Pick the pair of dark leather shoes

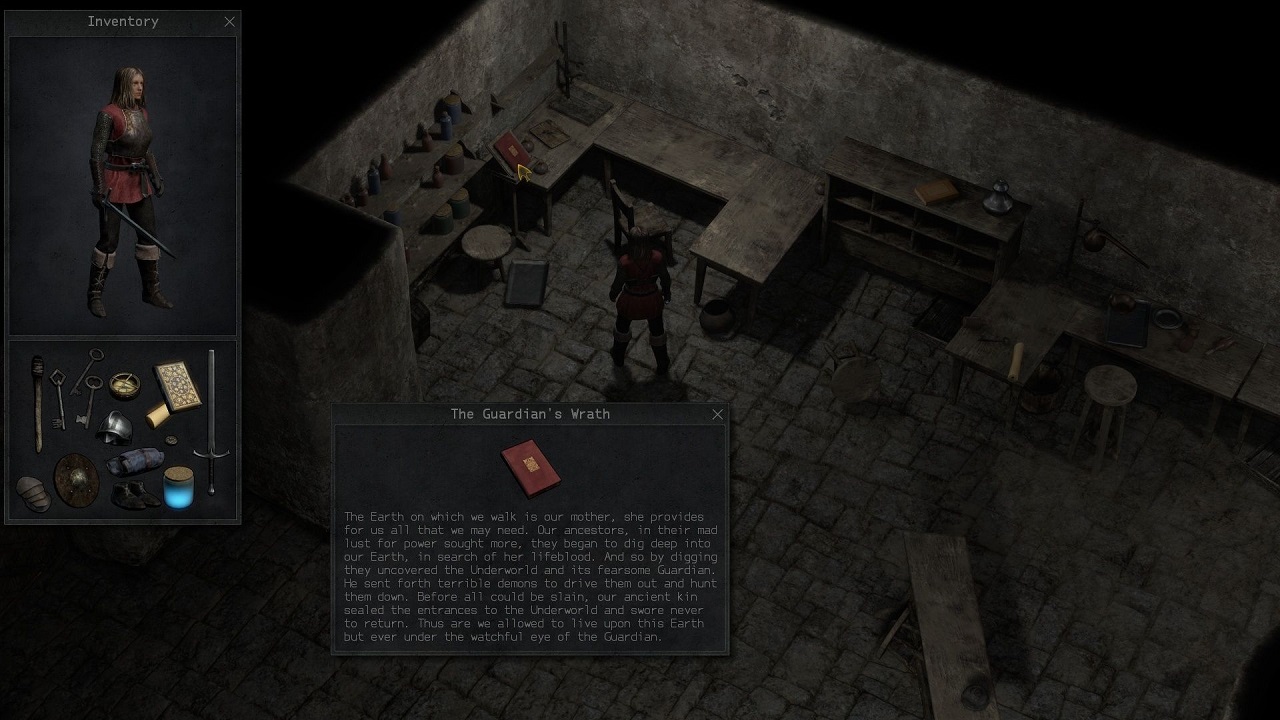[134, 493]
